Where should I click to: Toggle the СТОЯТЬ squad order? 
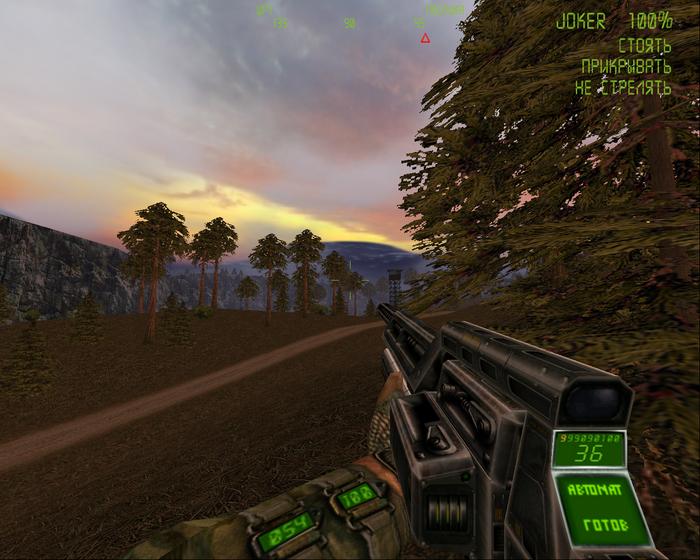[x=644, y=45]
